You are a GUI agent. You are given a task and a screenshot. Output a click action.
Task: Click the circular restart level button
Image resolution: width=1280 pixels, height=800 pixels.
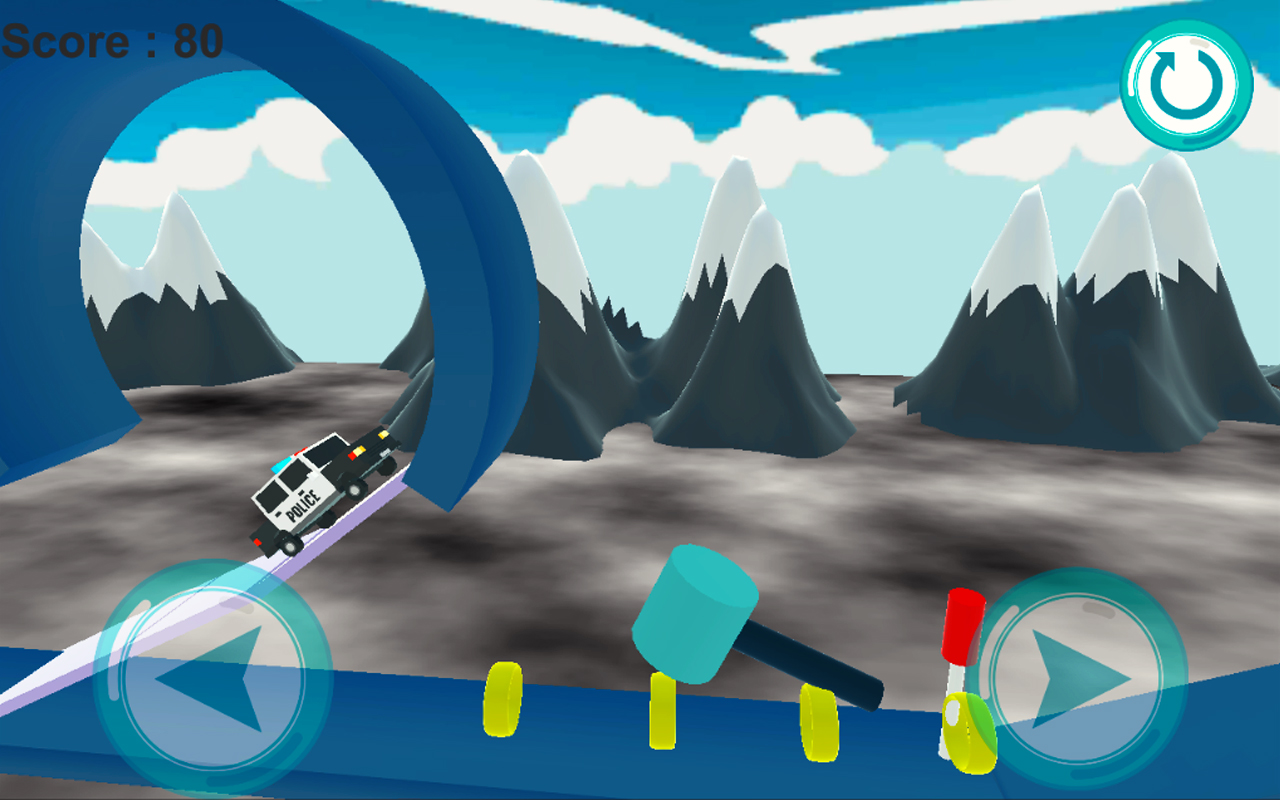click(1186, 84)
